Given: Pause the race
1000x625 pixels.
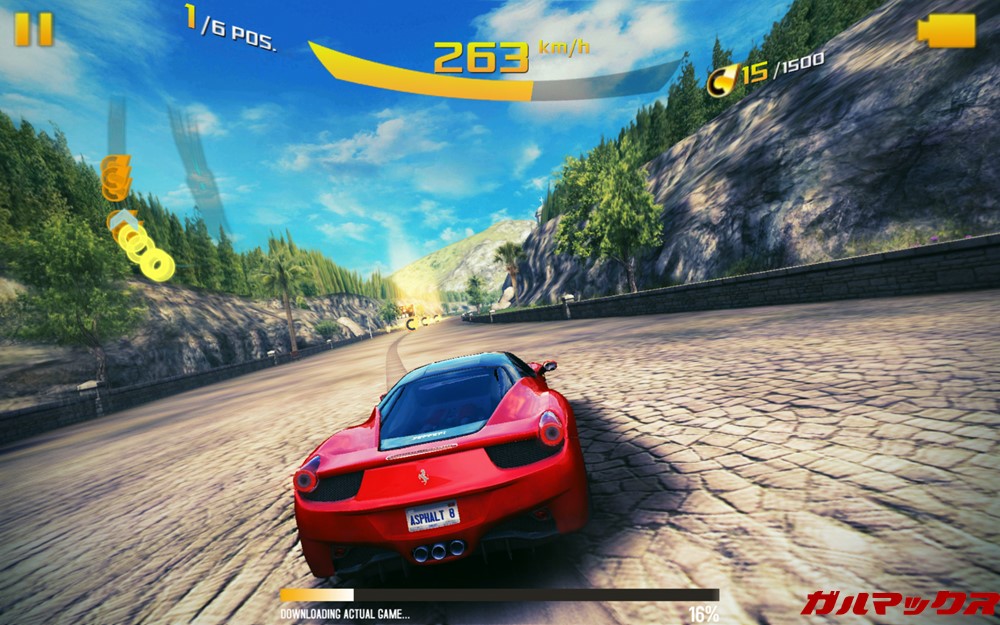Looking at the screenshot, I should click(x=33, y=29).
